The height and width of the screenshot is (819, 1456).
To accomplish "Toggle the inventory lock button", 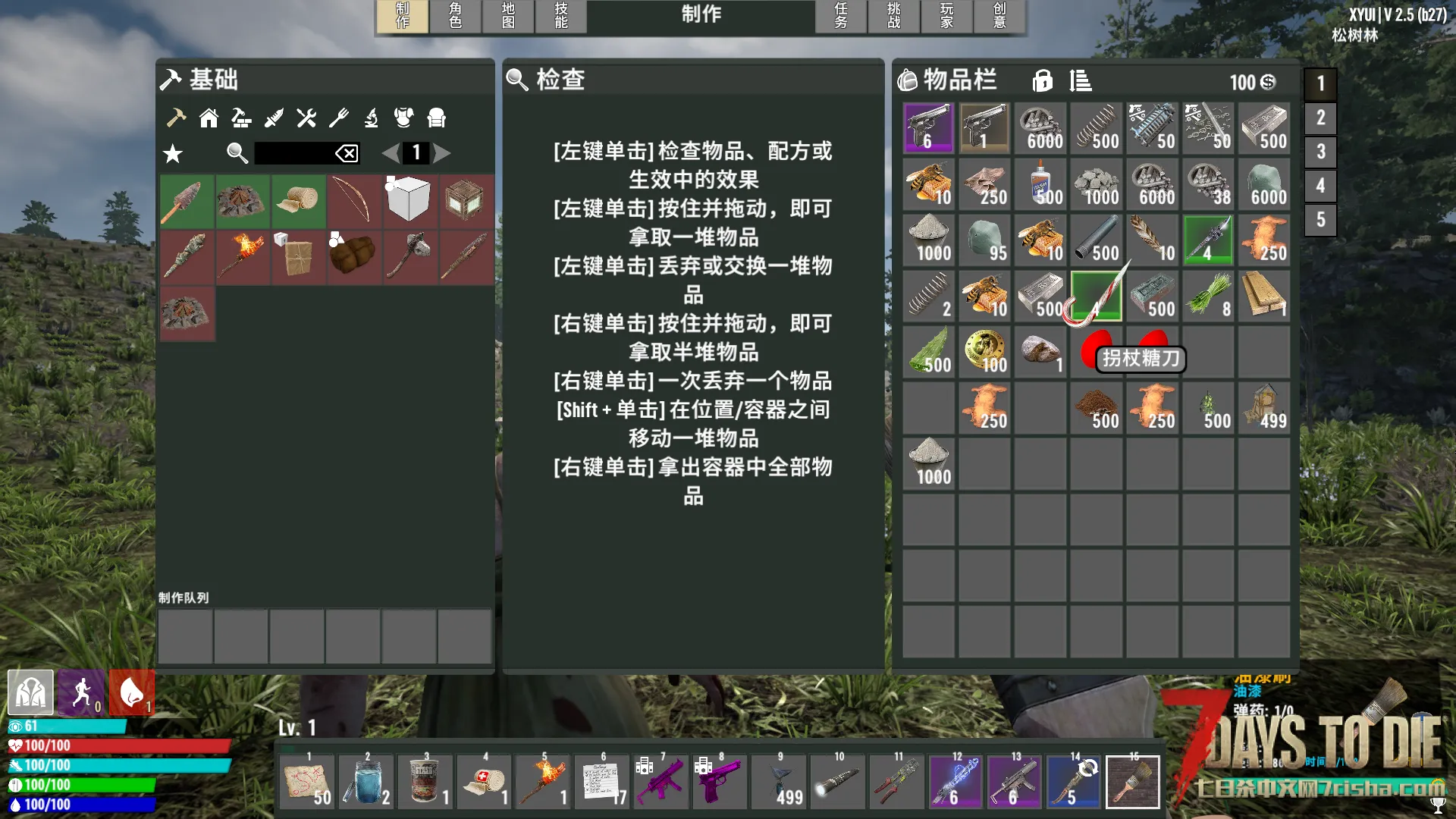I will point(1043,80).
